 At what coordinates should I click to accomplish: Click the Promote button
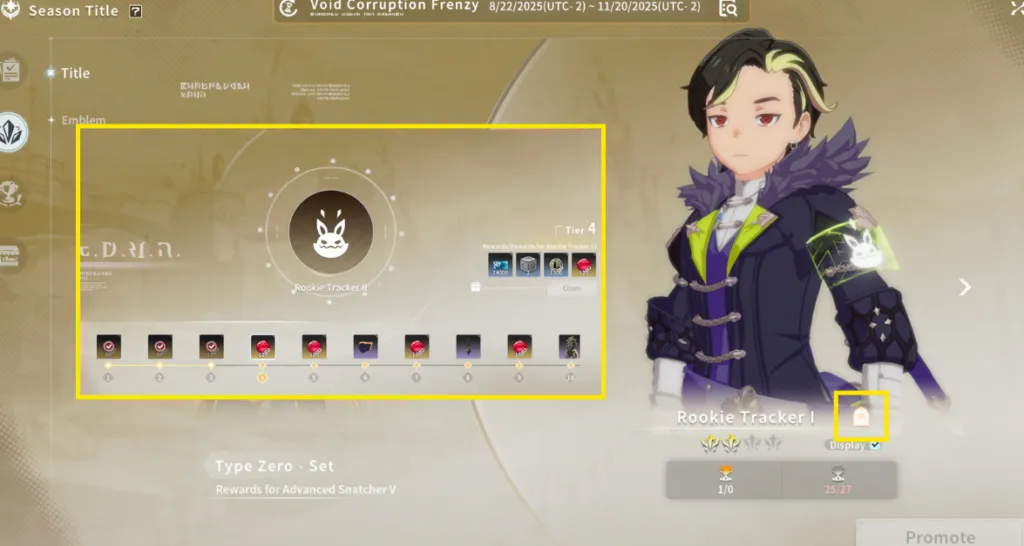click(x=939, y=536)
